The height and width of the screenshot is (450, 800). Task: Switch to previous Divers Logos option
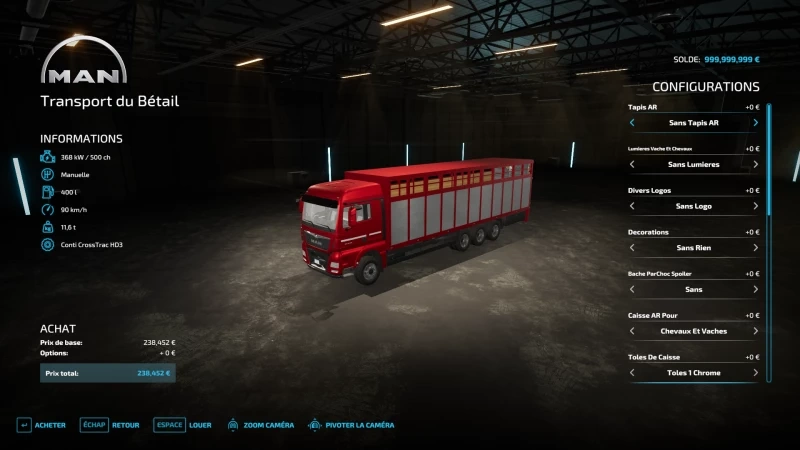(x=632, y=206)
